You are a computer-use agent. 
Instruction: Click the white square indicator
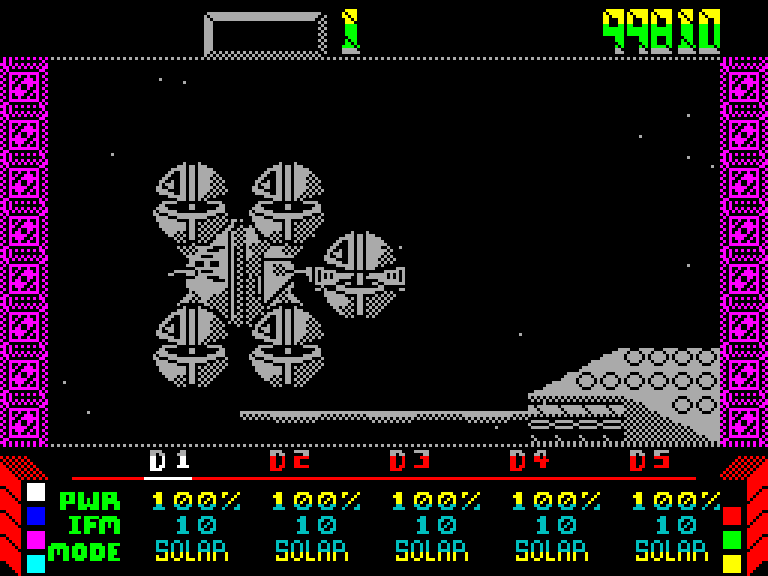[x=36, y=492]
